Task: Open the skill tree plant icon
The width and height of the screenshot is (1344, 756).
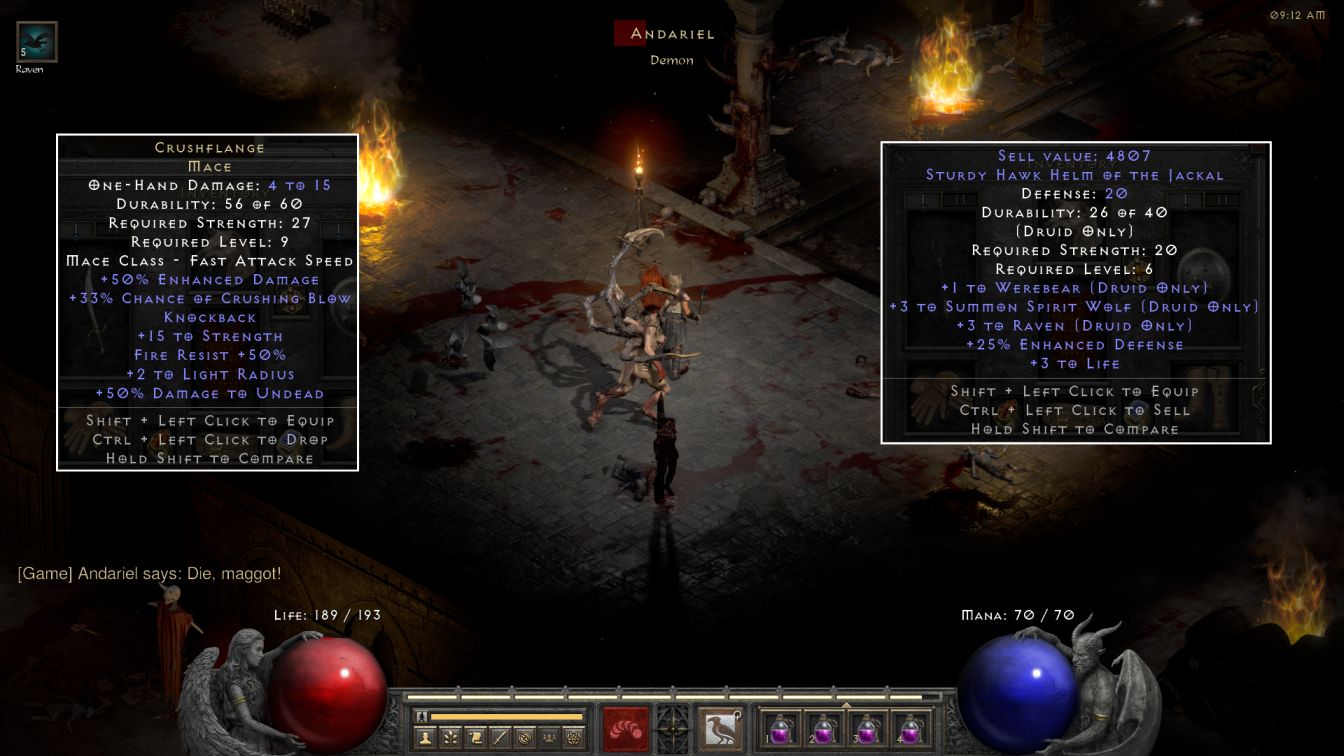Action: click(451, 738)
